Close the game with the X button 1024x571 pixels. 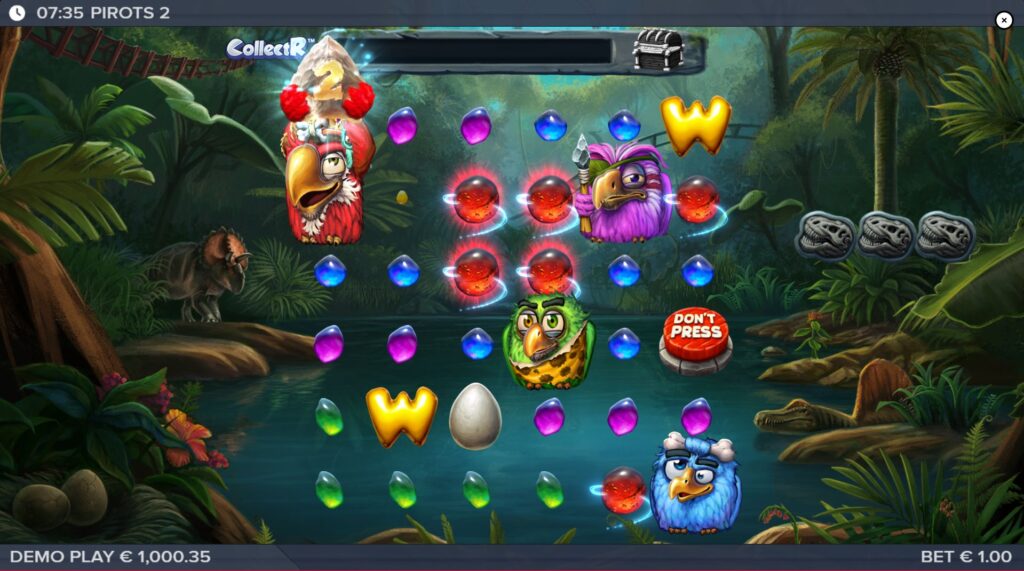[1004, 20]
